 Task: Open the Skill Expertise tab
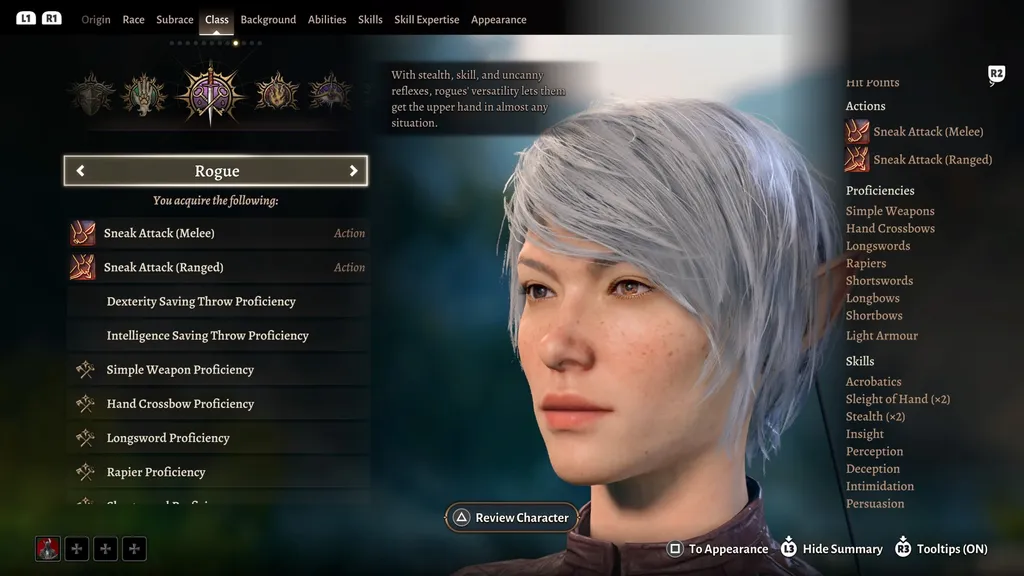click(426, 20)
